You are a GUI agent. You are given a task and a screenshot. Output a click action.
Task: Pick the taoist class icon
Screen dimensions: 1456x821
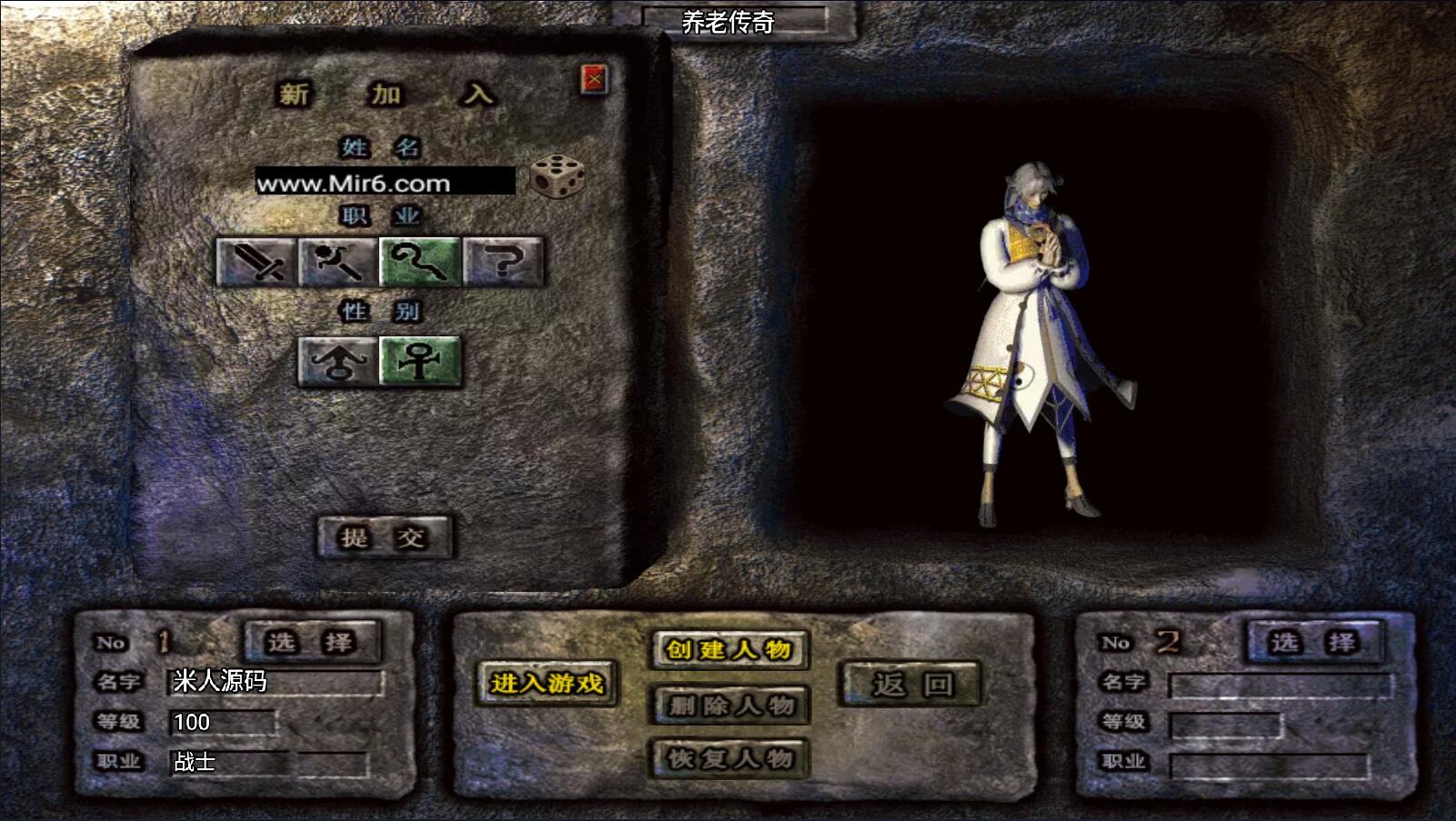420,263
